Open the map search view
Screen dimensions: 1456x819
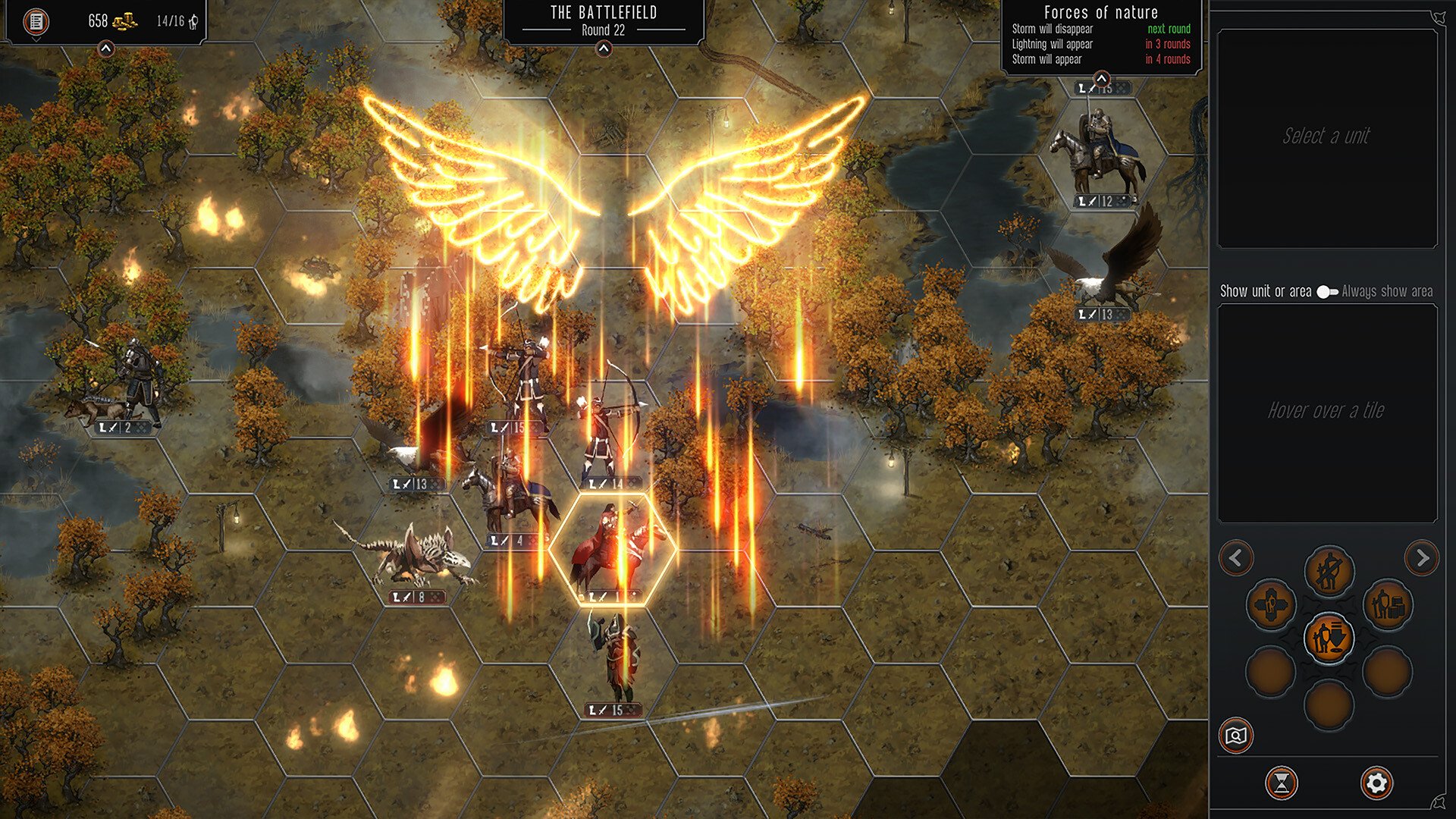pos(1236,736)
